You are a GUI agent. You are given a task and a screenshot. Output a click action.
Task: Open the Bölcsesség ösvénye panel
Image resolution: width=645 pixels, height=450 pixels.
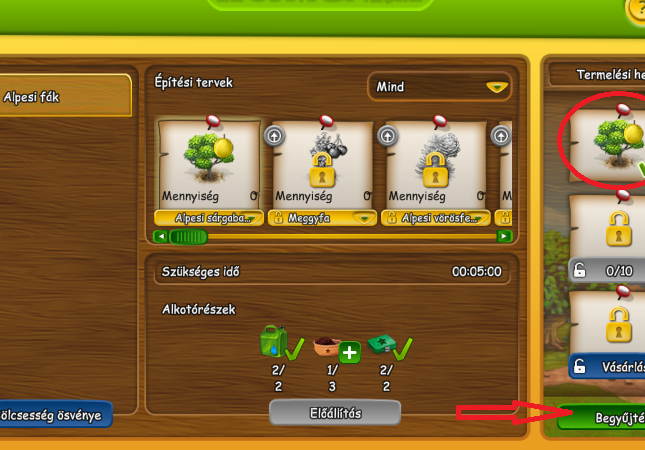coord(53,415)
